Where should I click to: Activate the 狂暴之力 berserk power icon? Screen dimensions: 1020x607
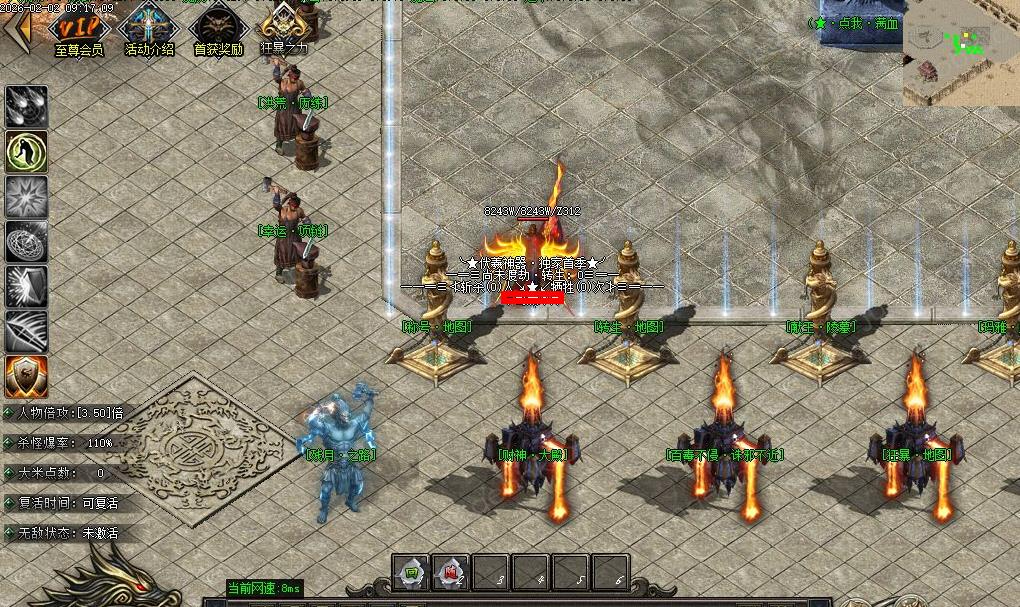[x=284, y=28]
